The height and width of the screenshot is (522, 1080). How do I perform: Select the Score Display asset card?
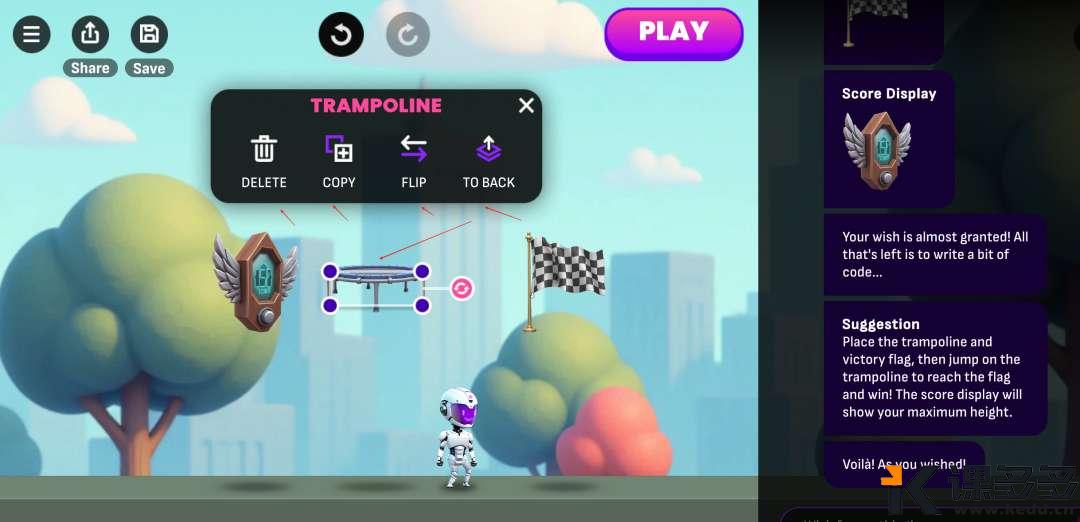pos(888,138)
